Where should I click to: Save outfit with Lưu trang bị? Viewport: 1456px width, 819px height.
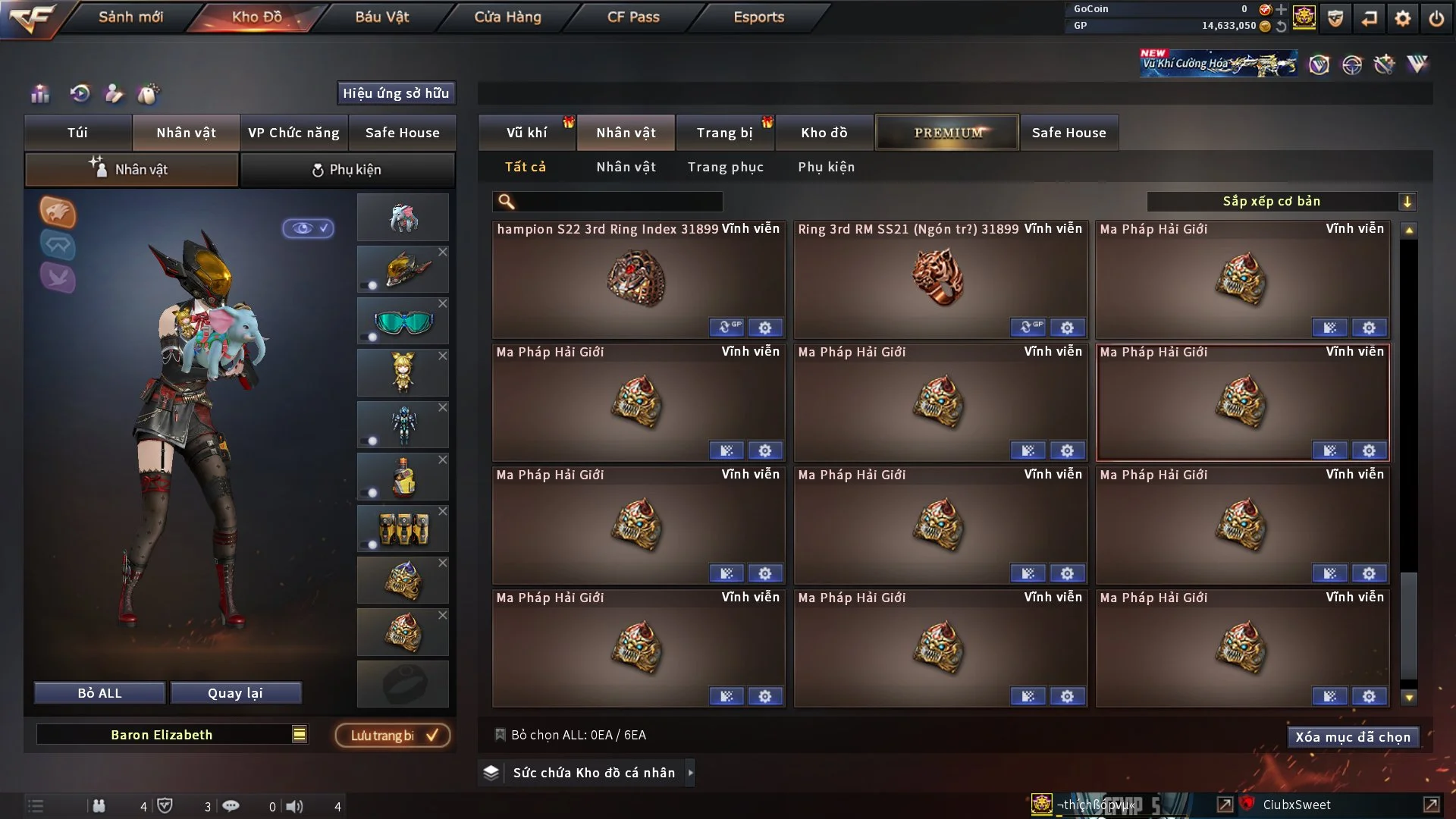(393, 736)
